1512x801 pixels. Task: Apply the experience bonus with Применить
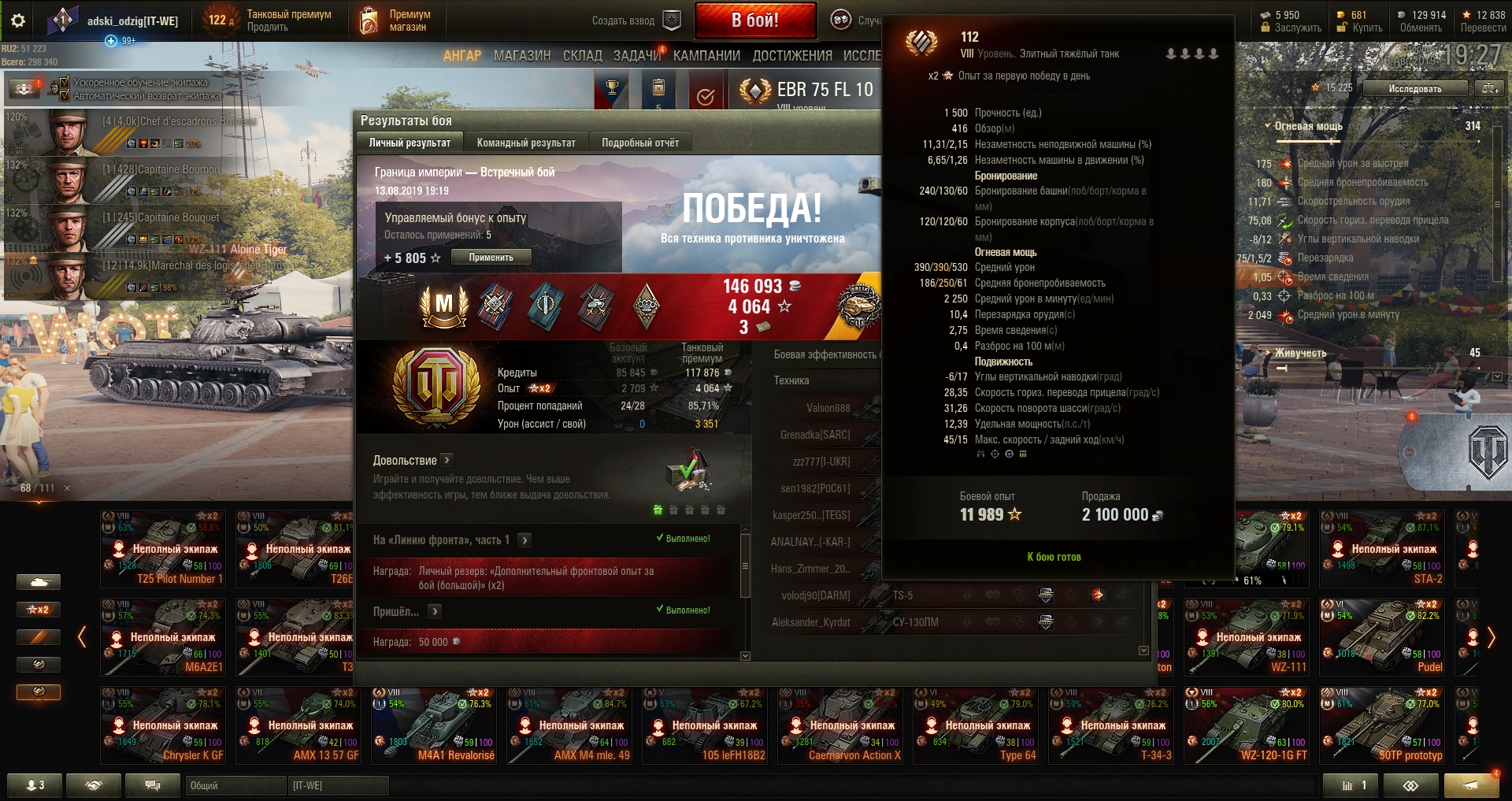click(x=491, y=258)
